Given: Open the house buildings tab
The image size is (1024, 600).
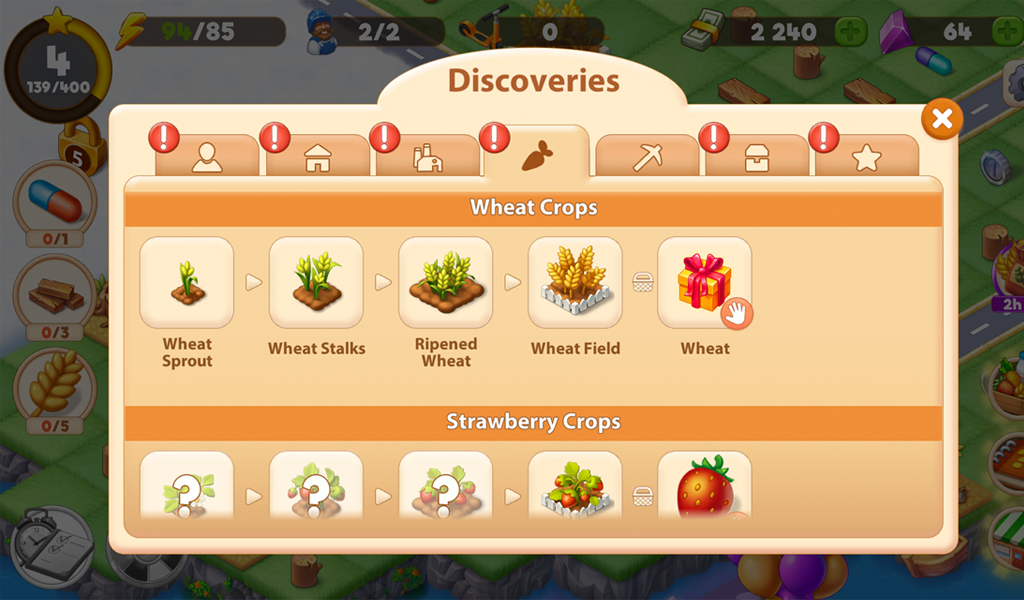Looking at the screenshot, I should tap(317, 157).
